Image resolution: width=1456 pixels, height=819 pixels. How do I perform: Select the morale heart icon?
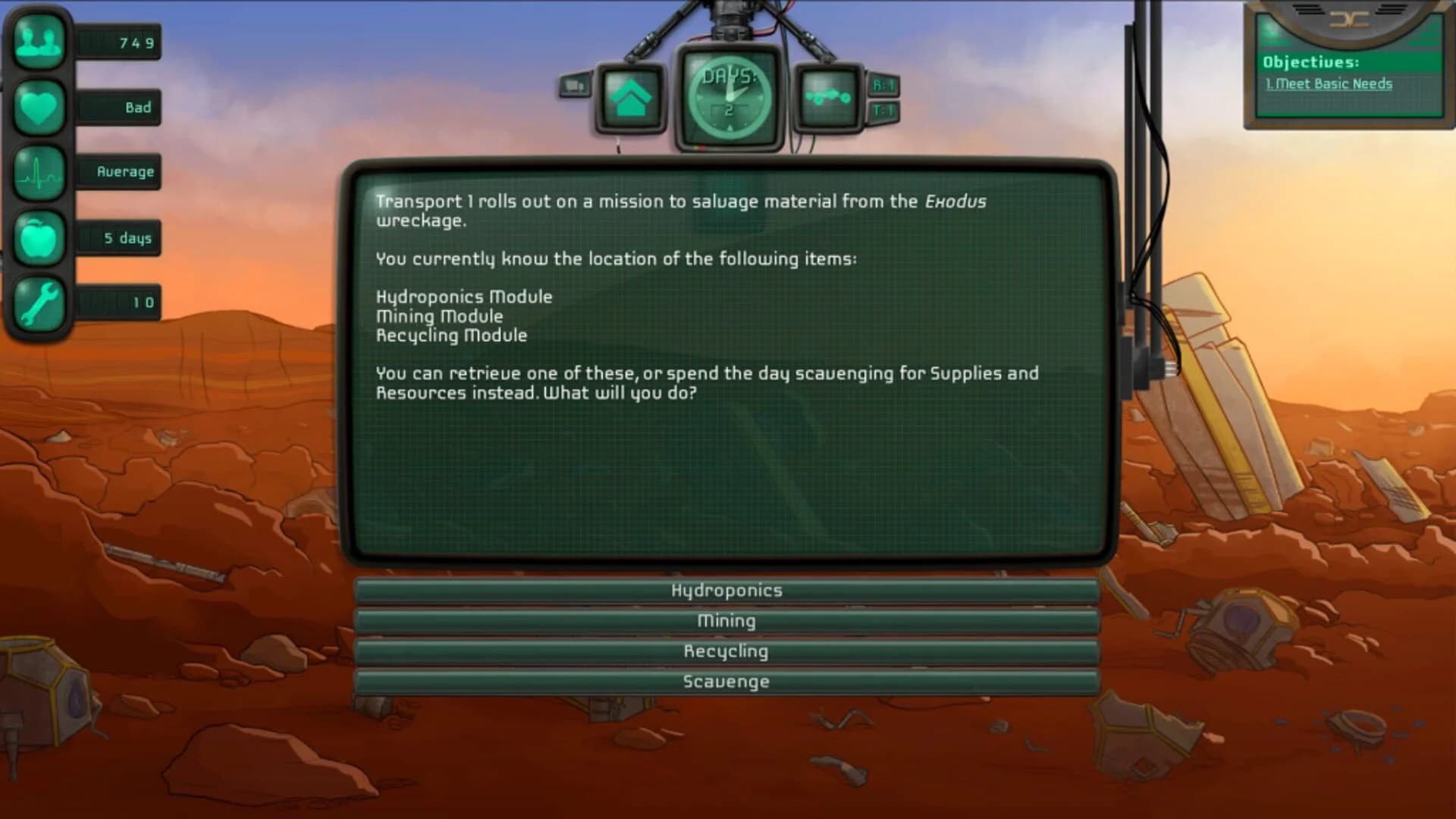pyautogui.click(x=38, y=107)
